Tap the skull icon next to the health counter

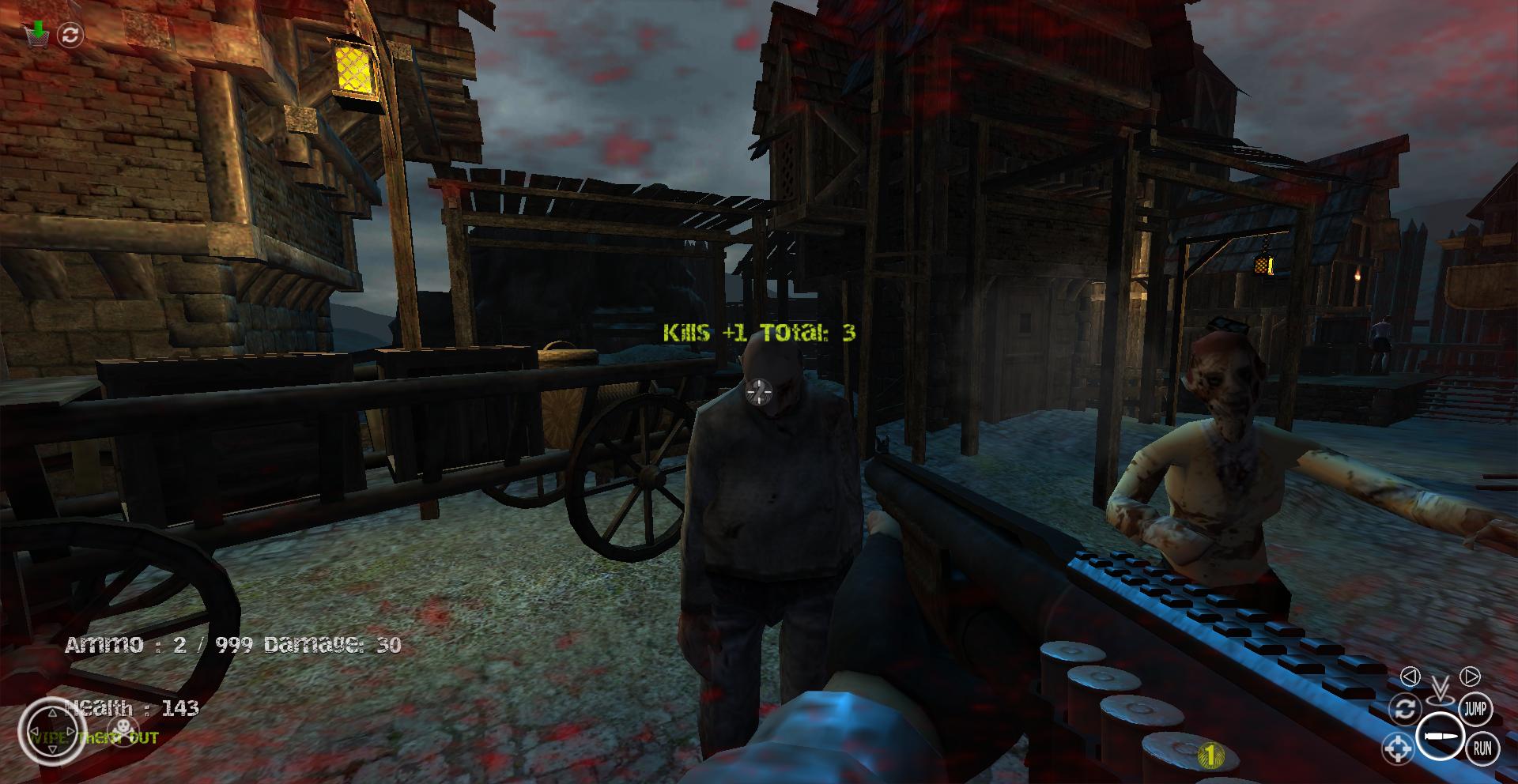123,729
